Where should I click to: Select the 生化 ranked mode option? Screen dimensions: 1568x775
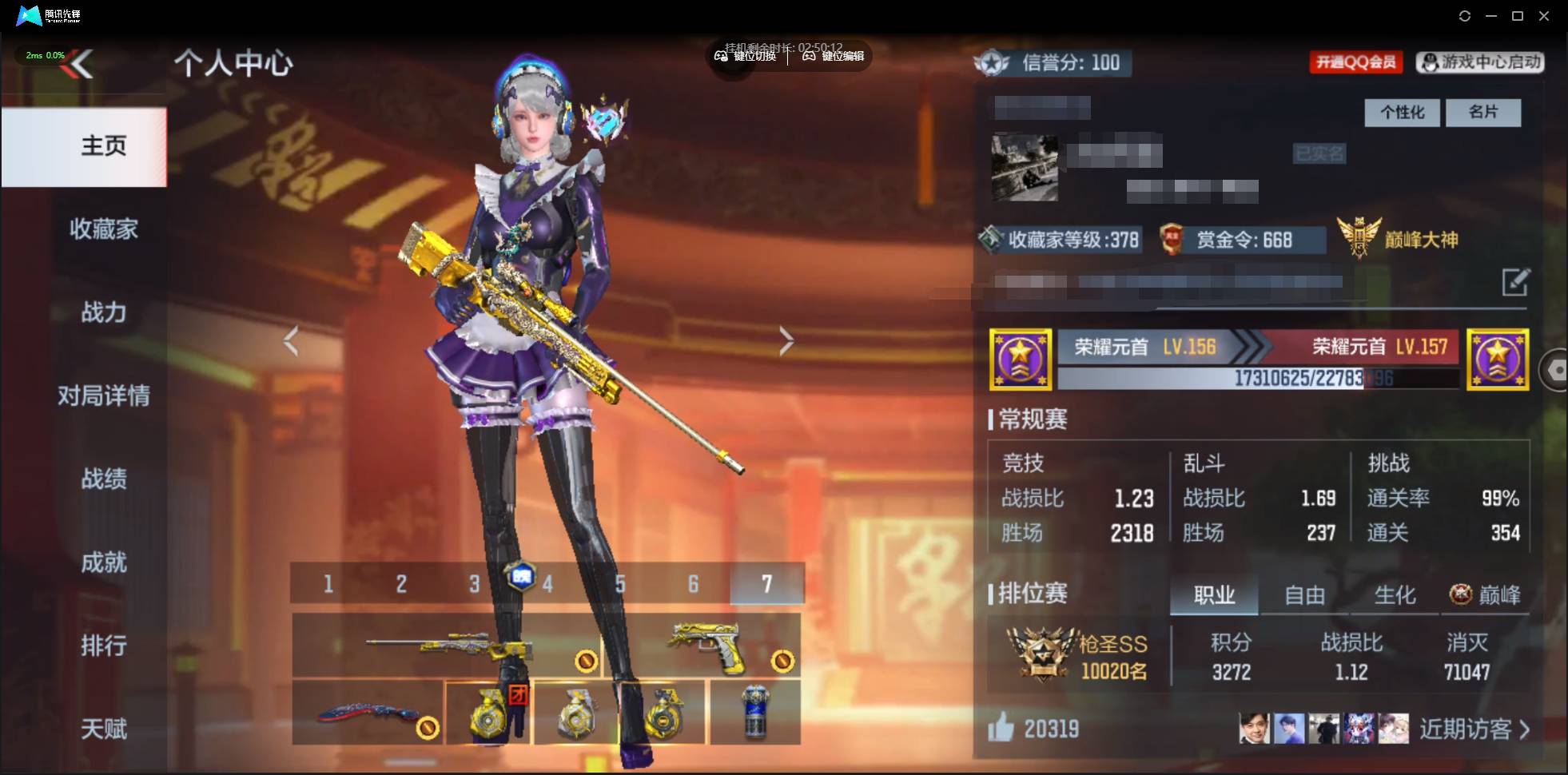point(1394,594)
